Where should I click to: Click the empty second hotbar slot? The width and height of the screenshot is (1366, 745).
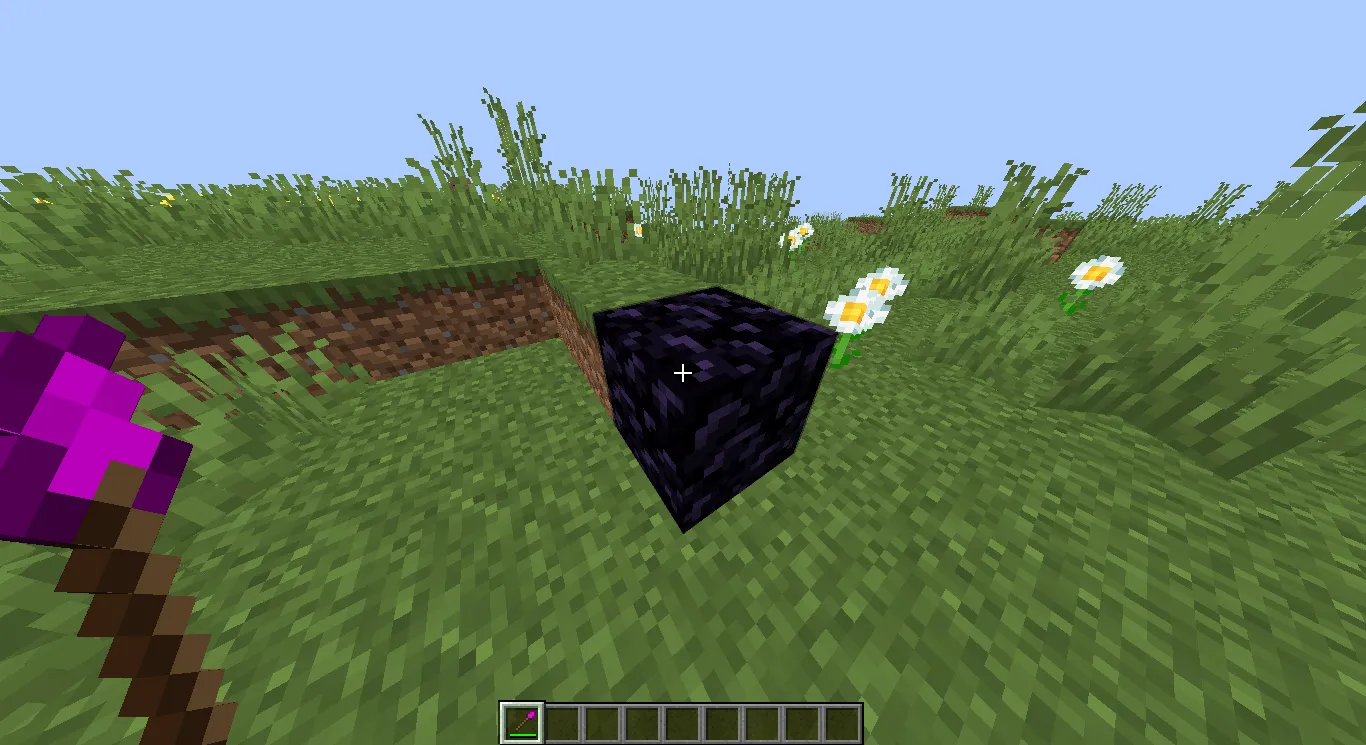(562, 720)
